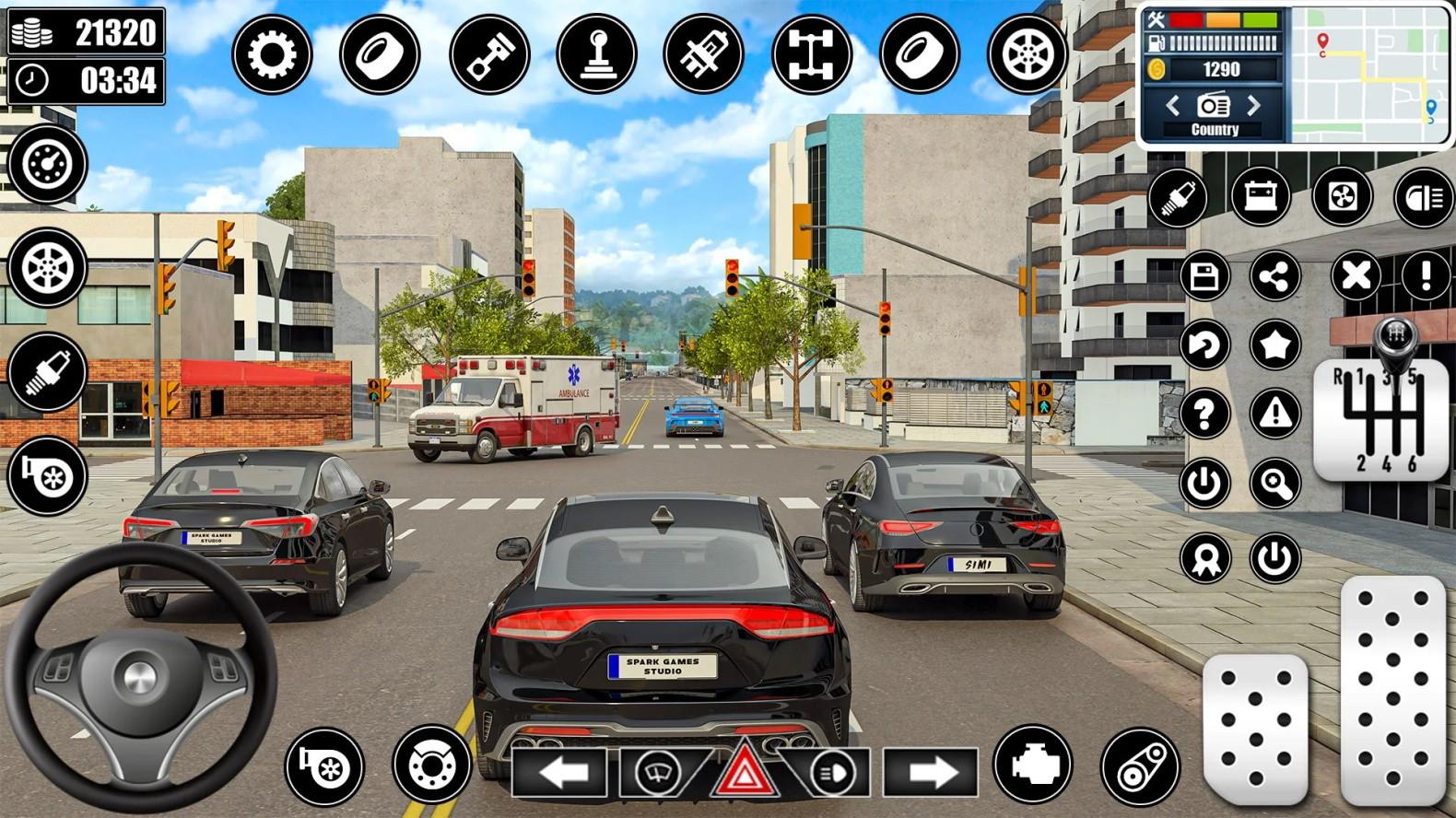1456x818 pixels.
Task: Switch radio to previous station
Action: tap(1172, 105)
